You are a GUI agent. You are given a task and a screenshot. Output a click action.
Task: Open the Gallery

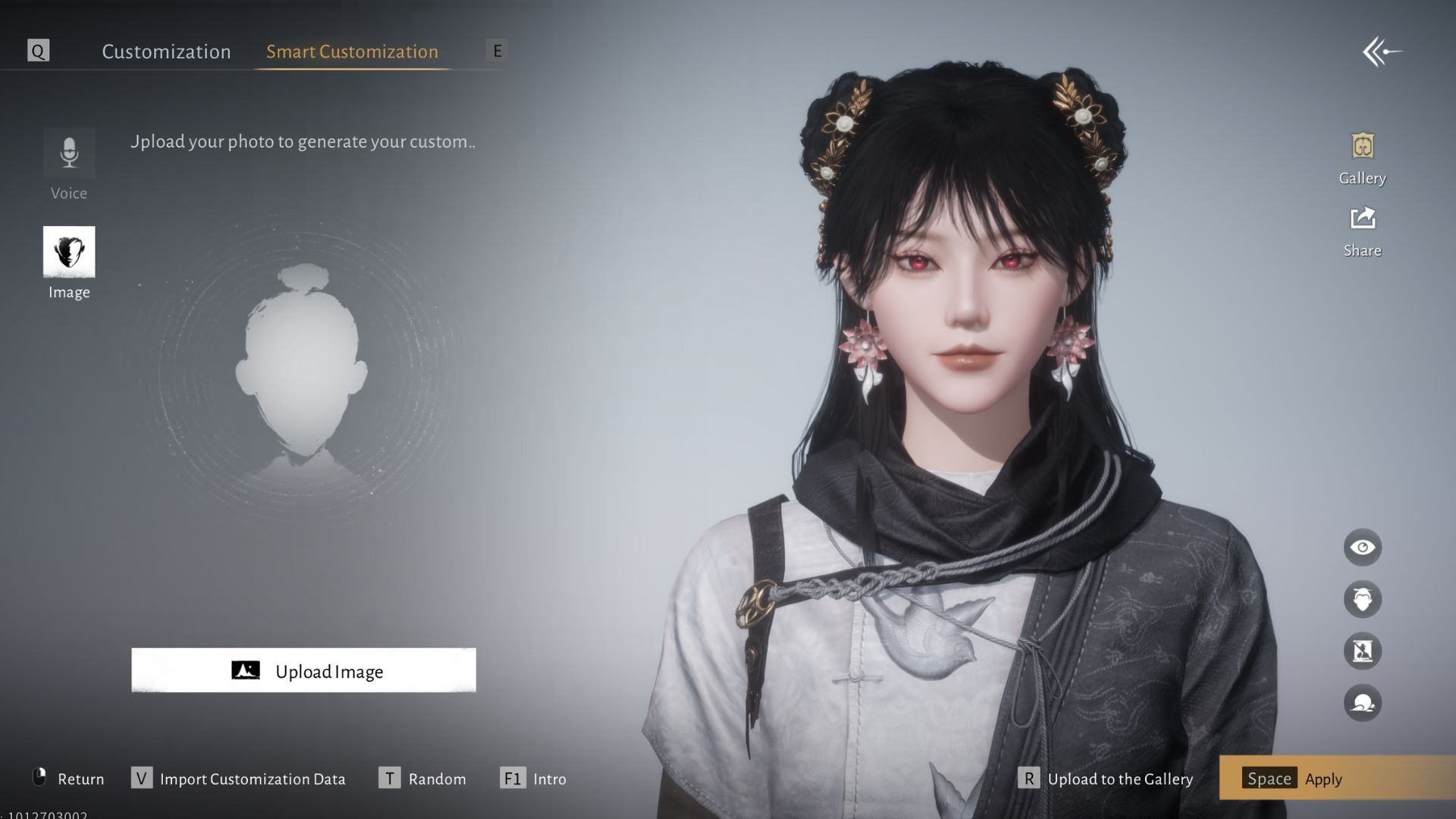click(1362, 158)
